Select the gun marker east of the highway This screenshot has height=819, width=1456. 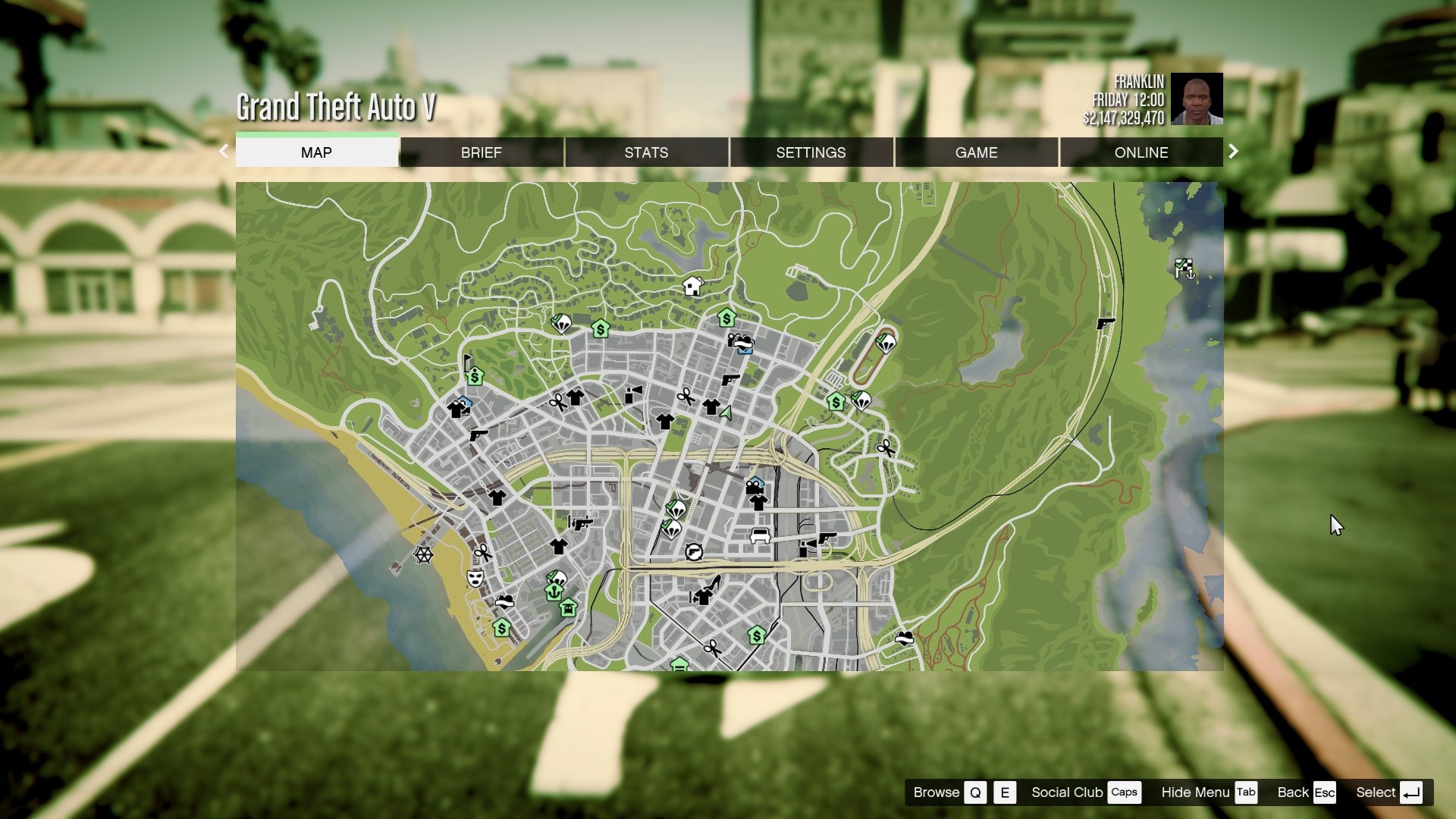(1106, 324)
